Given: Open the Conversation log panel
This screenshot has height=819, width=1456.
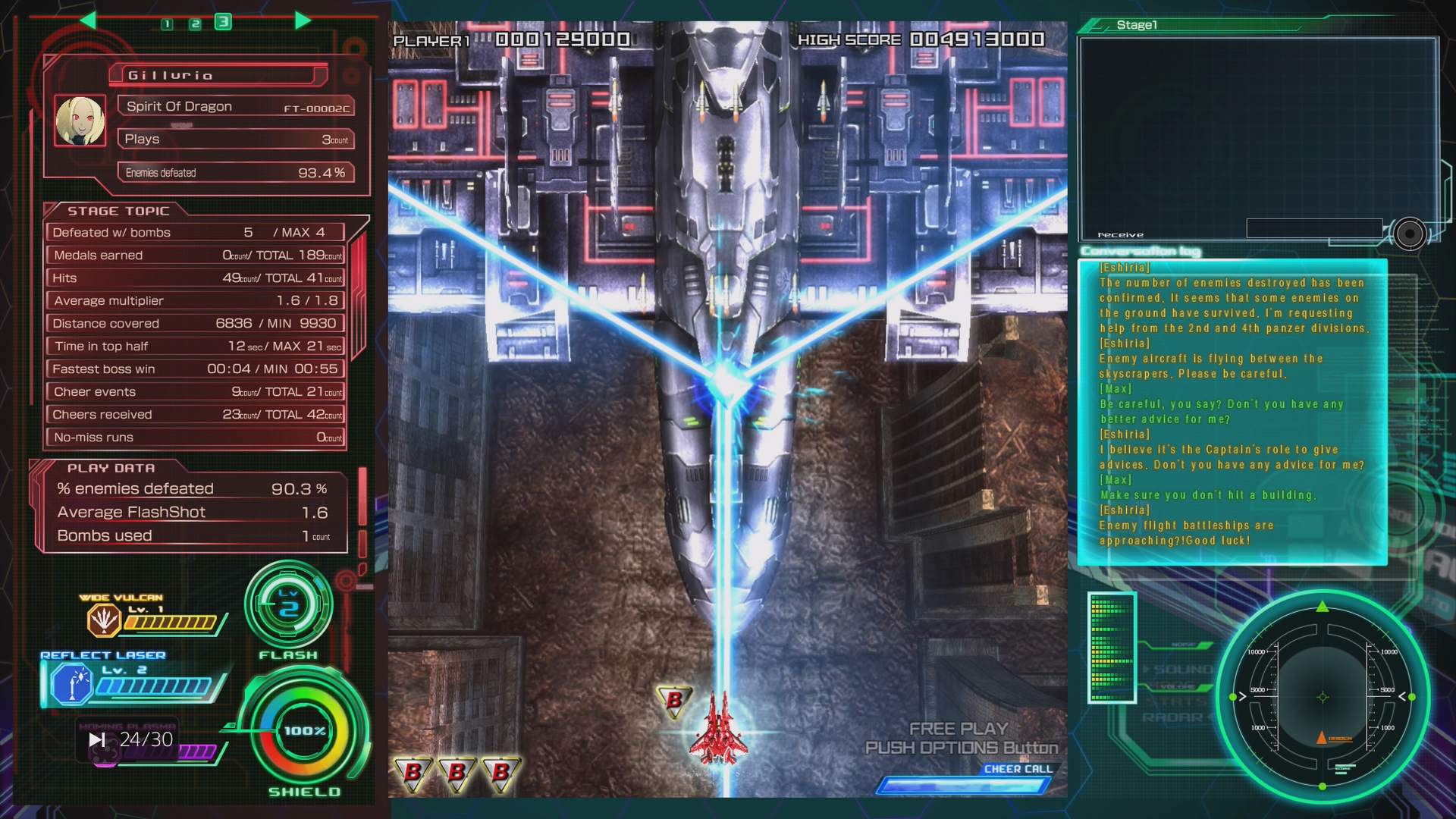Looking at the screenshot, I should (1232, 412).
